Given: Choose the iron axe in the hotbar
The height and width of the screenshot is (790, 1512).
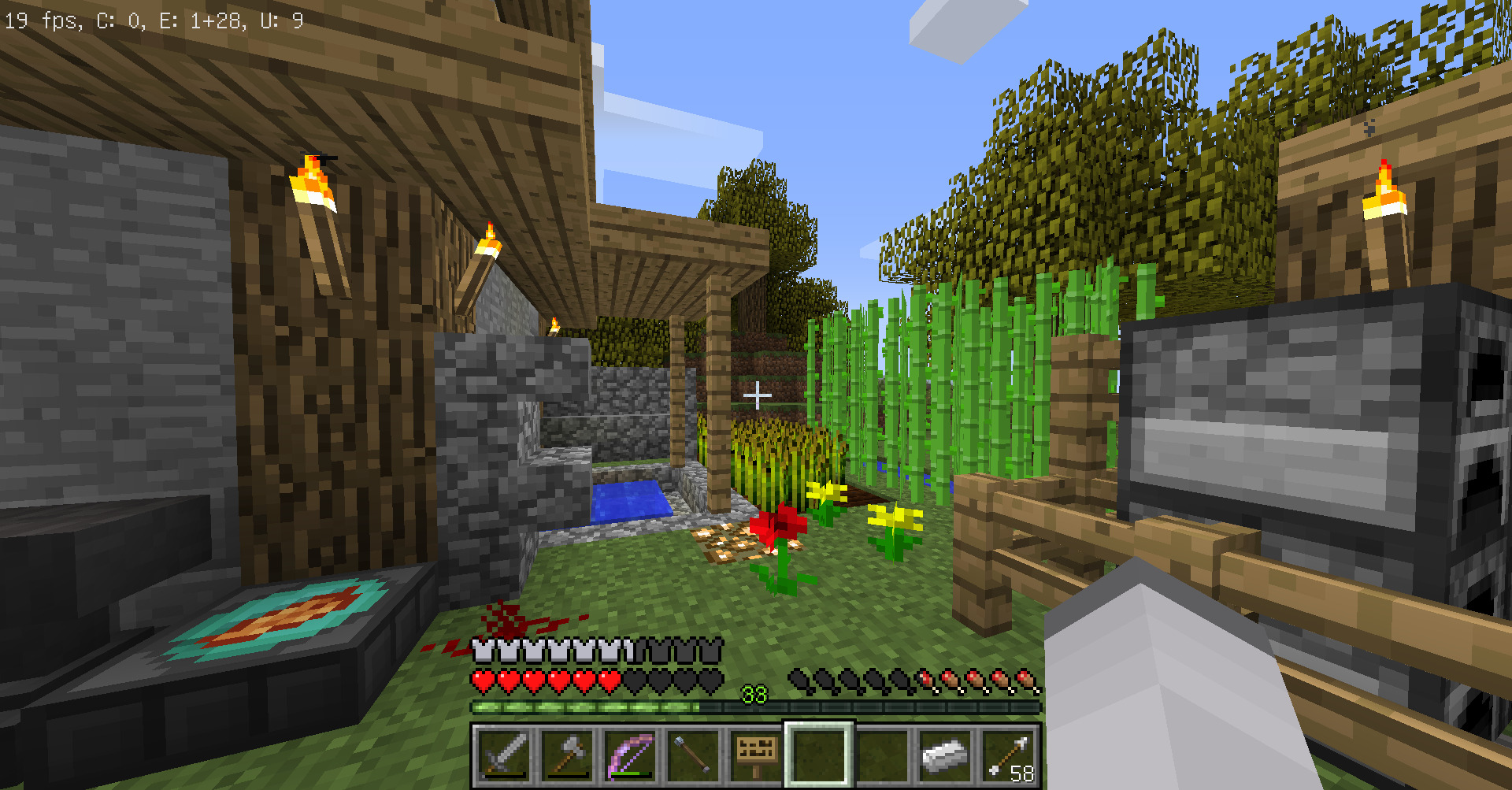Looking at the screenshot, I should [x=567, y=755].
